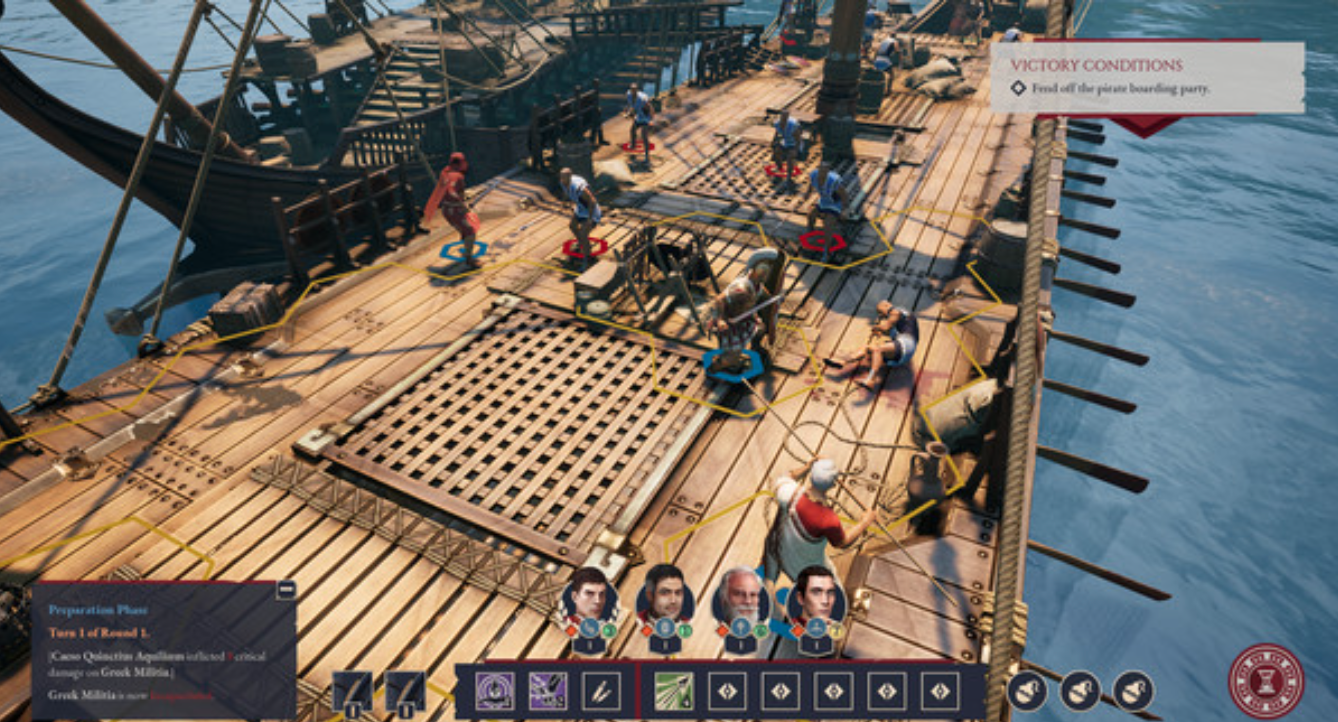The image size is (1338, 722).
Task: Activate the green arrow volley ability
Action: (x=674, y=691)
